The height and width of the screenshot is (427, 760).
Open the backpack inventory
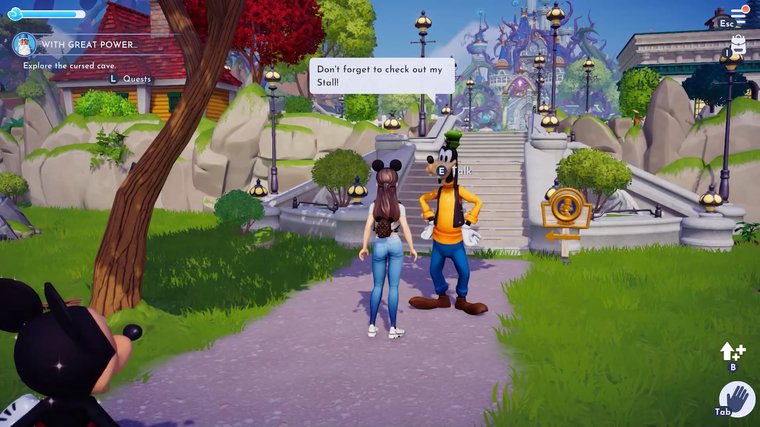coord(739,42)
